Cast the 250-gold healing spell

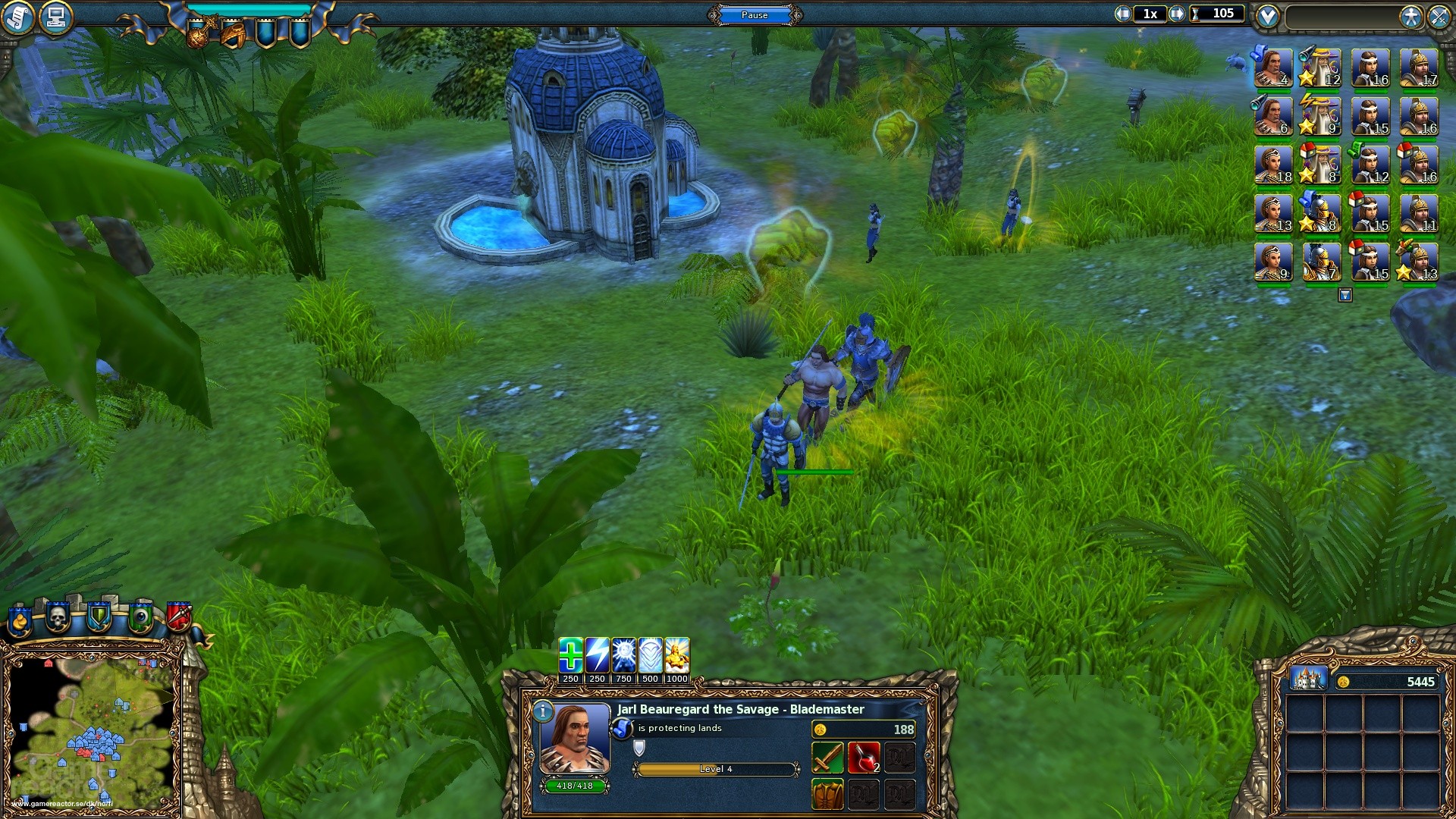point(570,655)
